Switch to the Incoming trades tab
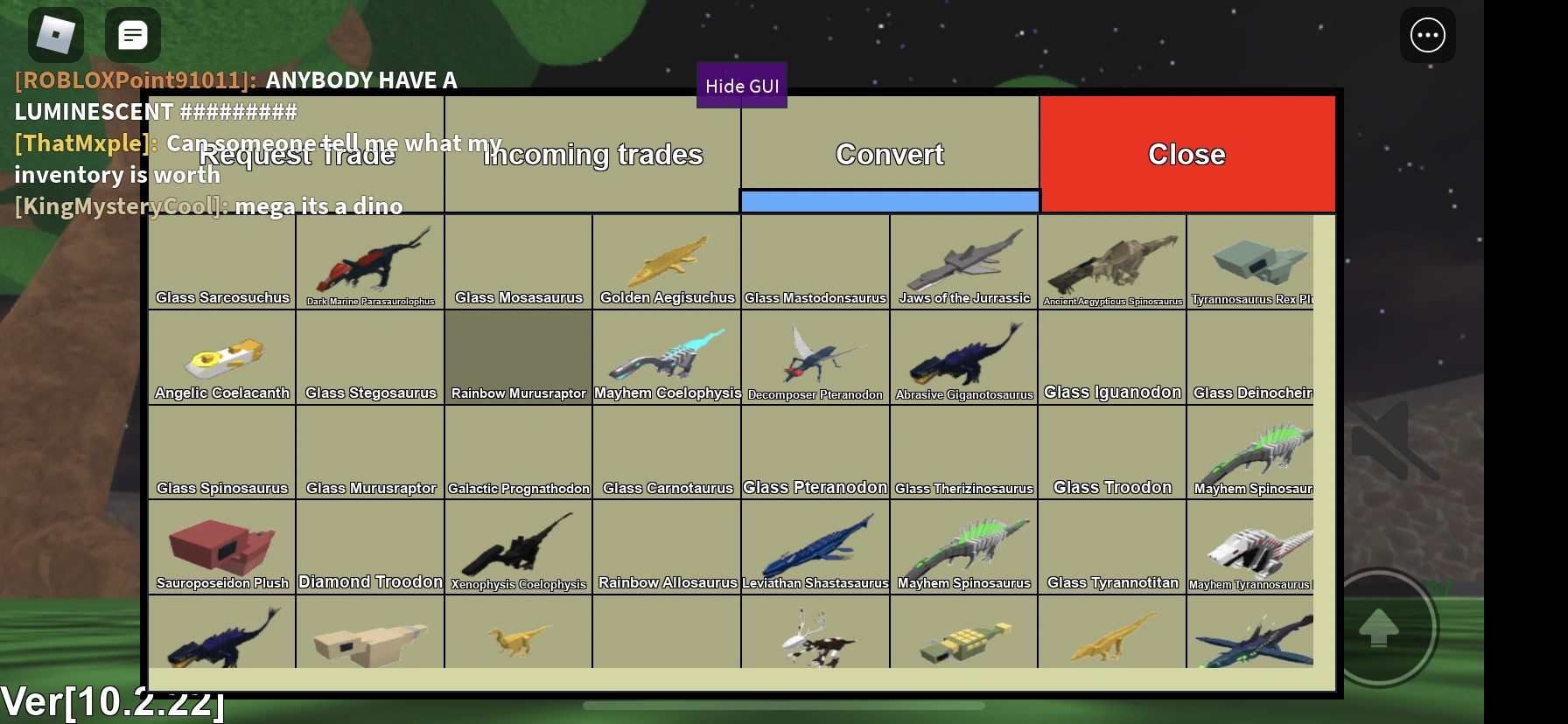This screenshot has height=724, width=1568. pyautogui.click(x=592, y=154)
